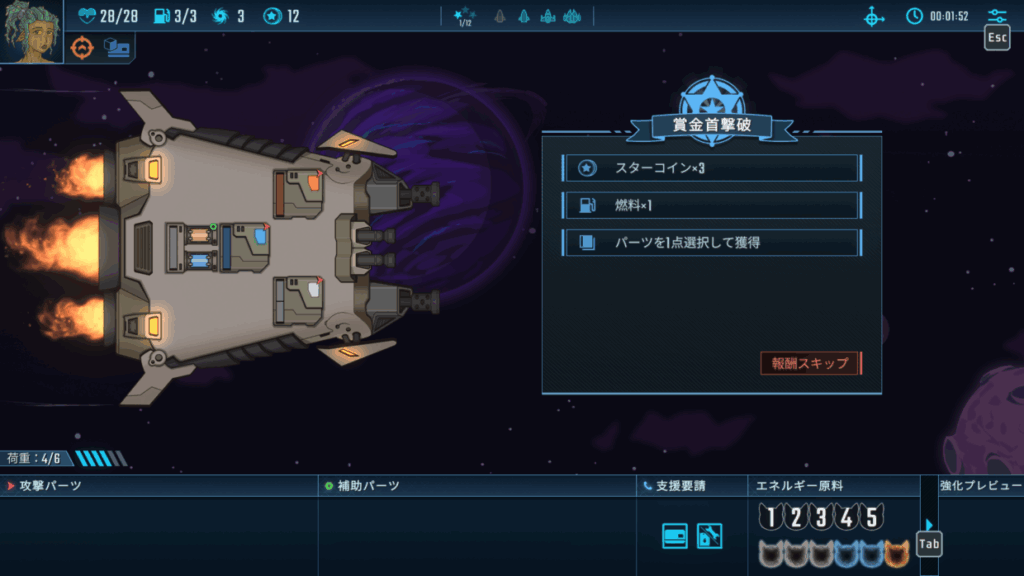Select the orange crosshair target icon
Screen dimensions: 1024x576
tap(82, 47)
